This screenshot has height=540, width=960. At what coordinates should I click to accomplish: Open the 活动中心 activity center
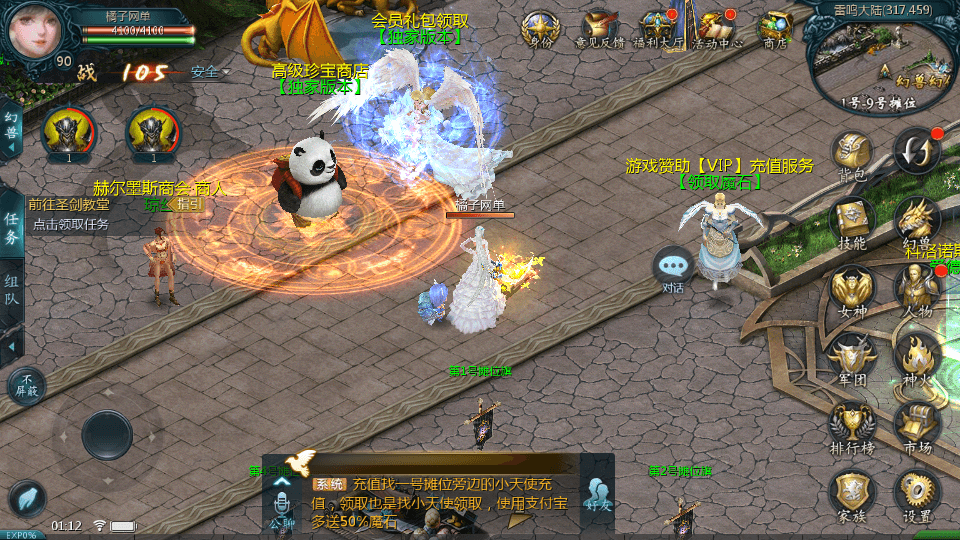(717, 29)
